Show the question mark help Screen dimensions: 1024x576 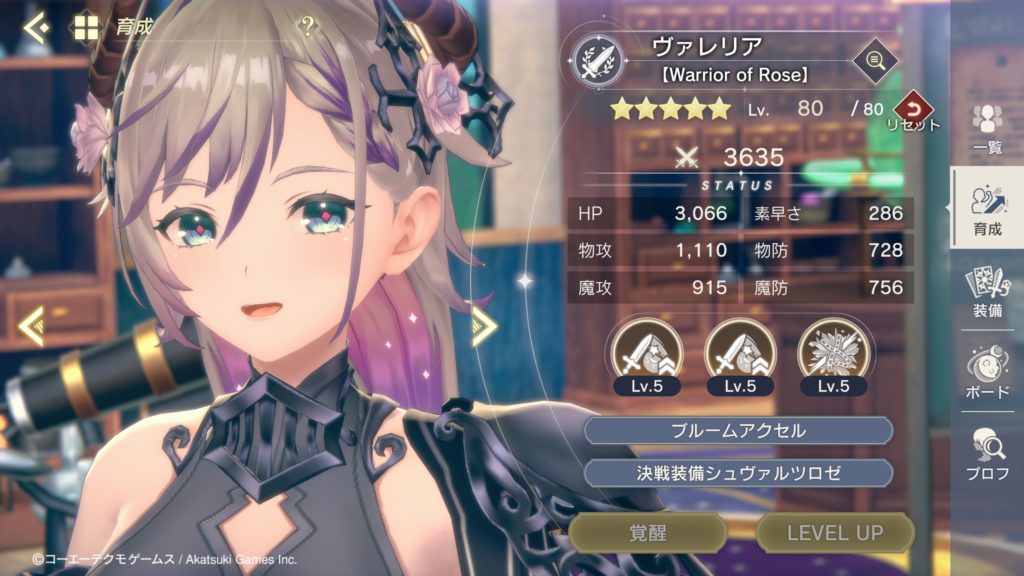pos(308,28)
